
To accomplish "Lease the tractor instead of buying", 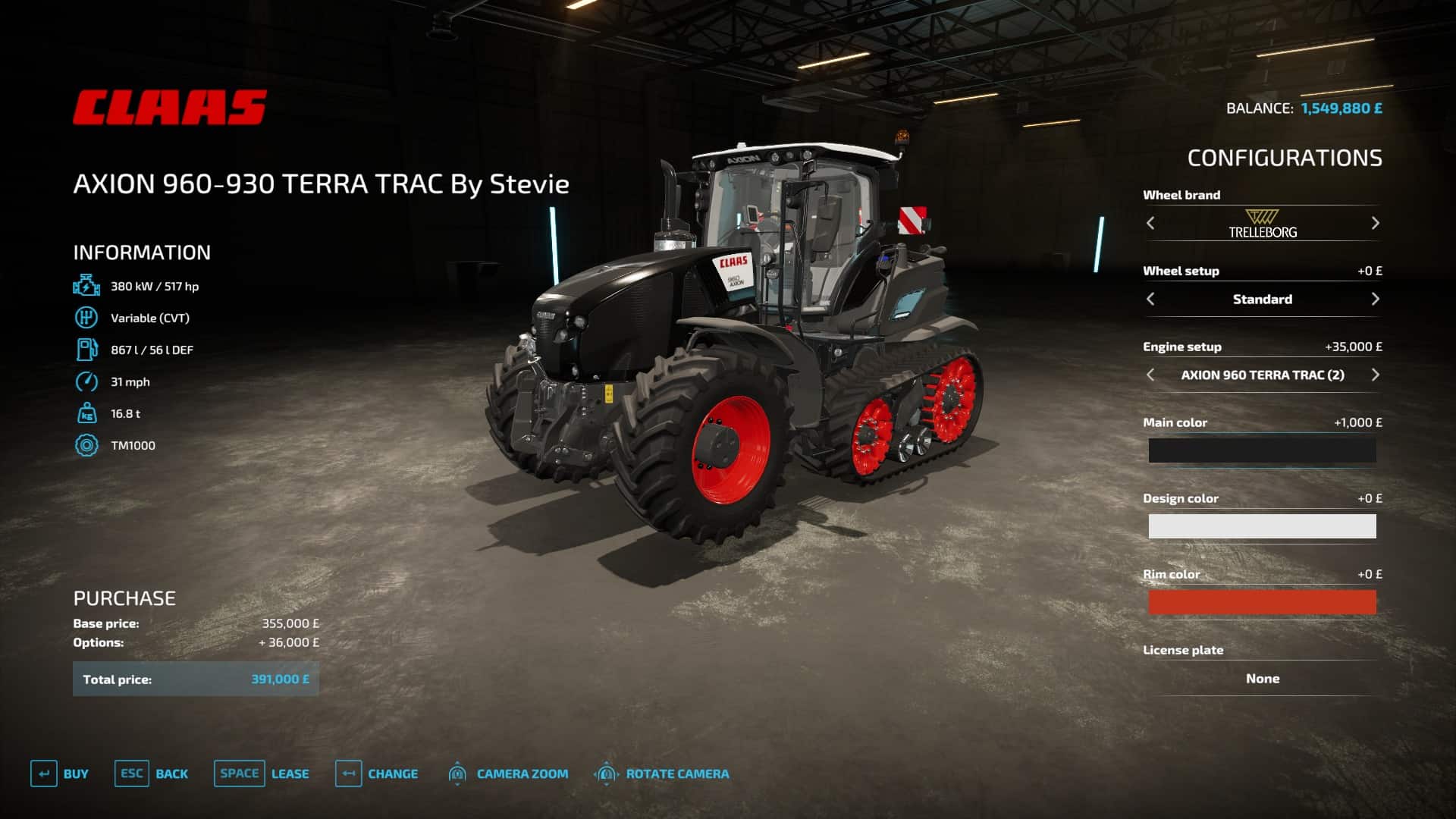I will tap(262, 773).
